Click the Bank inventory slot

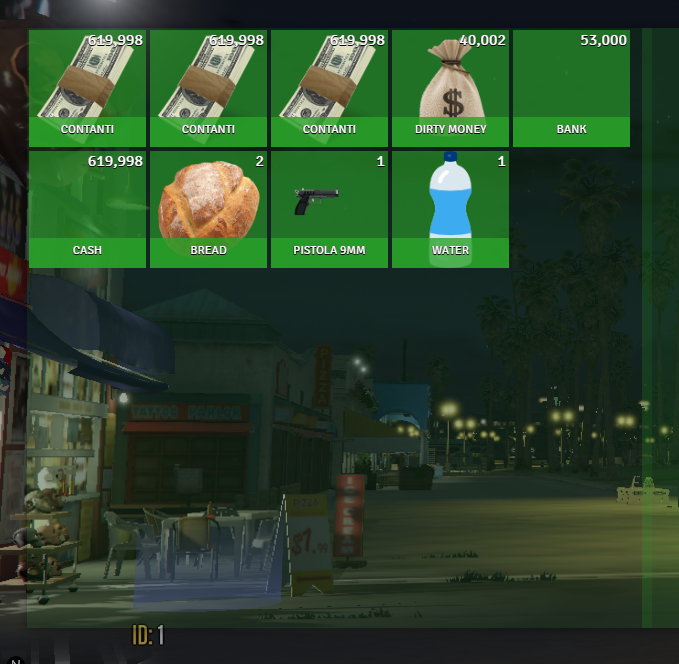pos(571,88)
